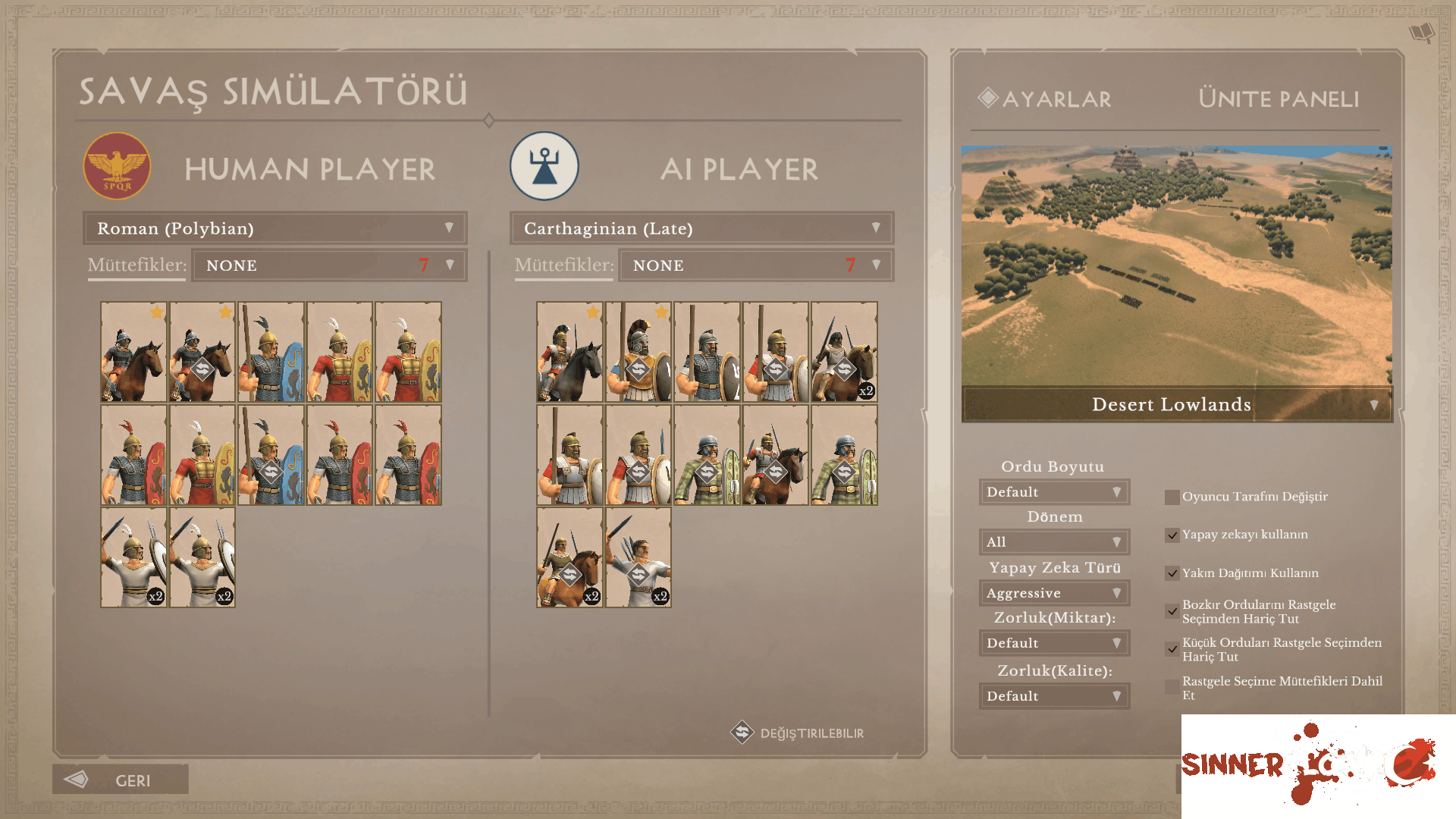
Task: Change the Ordu Boyutu Default value
Action: tap(1054, 491)
